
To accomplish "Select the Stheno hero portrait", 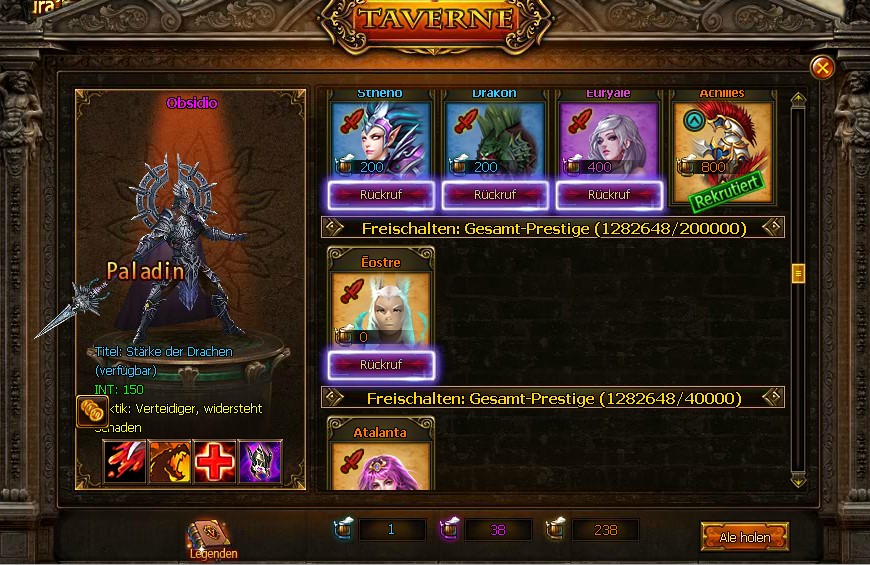I will tap(380, 140).
